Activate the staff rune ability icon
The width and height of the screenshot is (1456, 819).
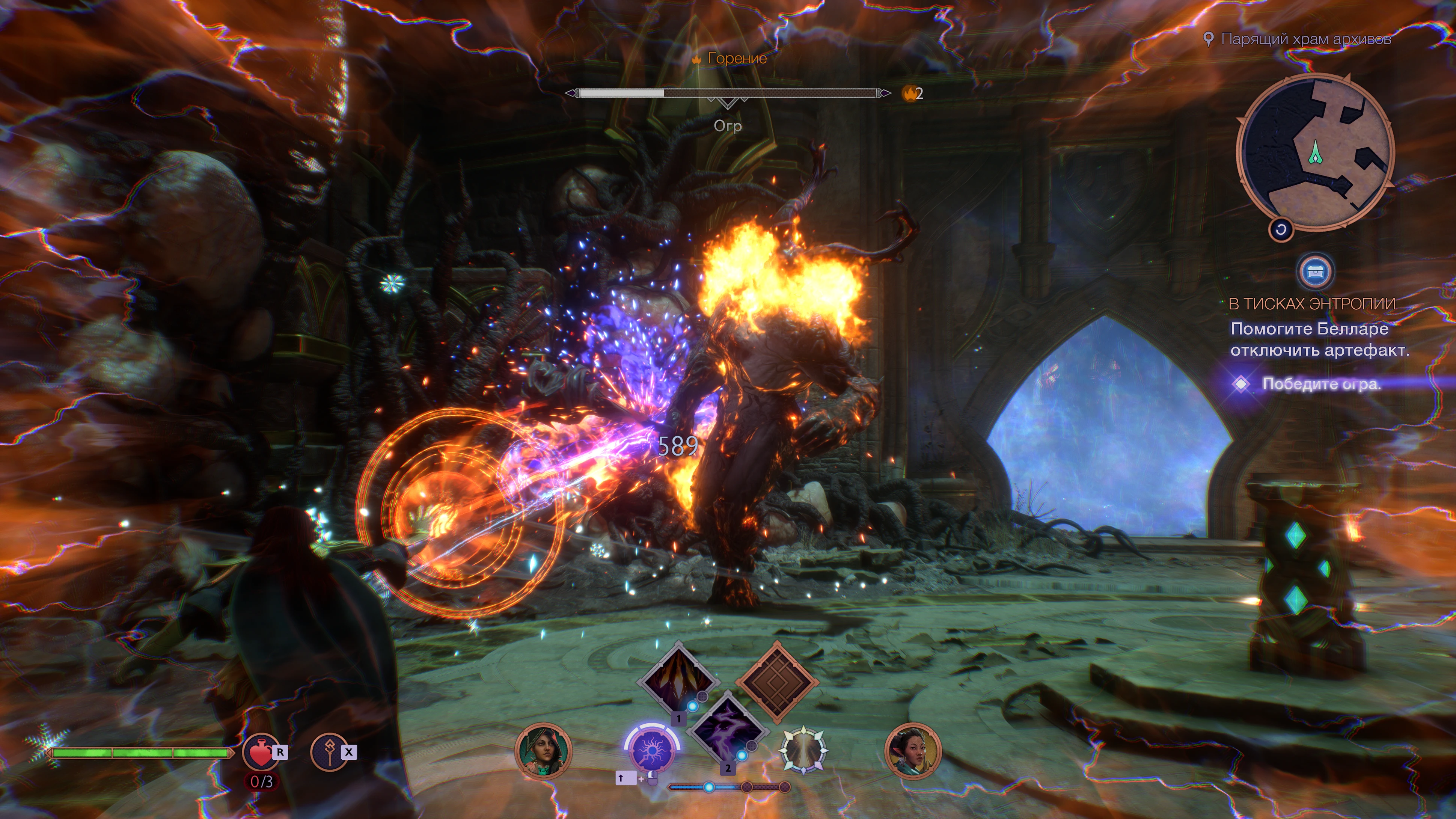[329, 752]
